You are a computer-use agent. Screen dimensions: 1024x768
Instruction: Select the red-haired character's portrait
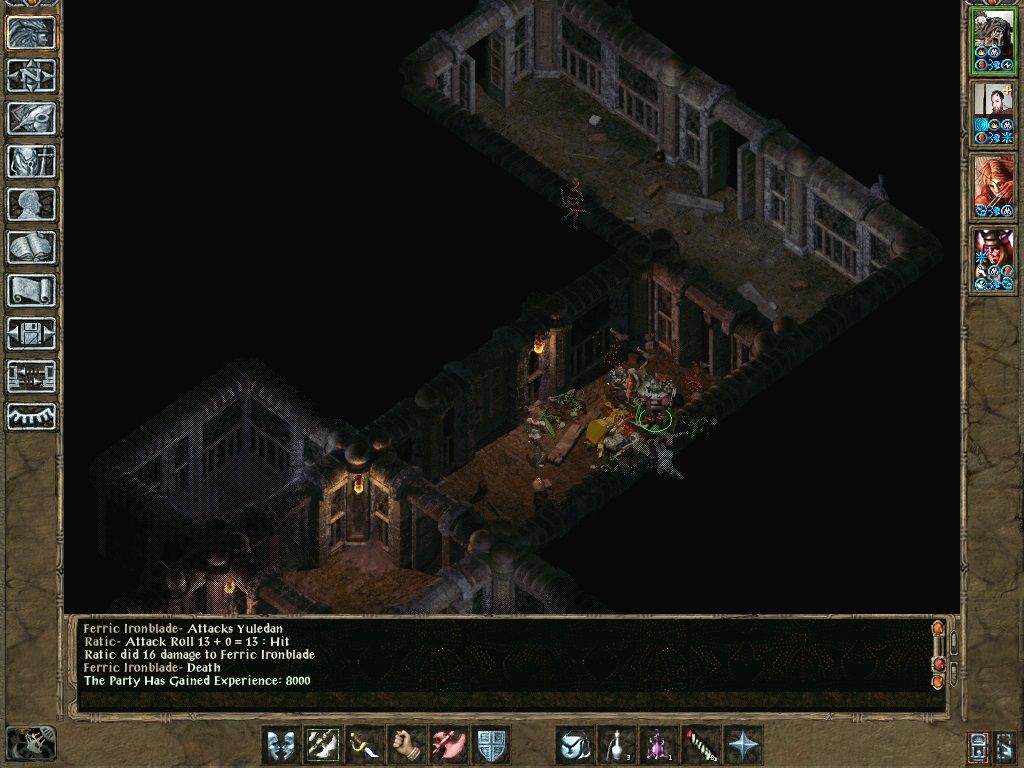click(x=994, y=186)
